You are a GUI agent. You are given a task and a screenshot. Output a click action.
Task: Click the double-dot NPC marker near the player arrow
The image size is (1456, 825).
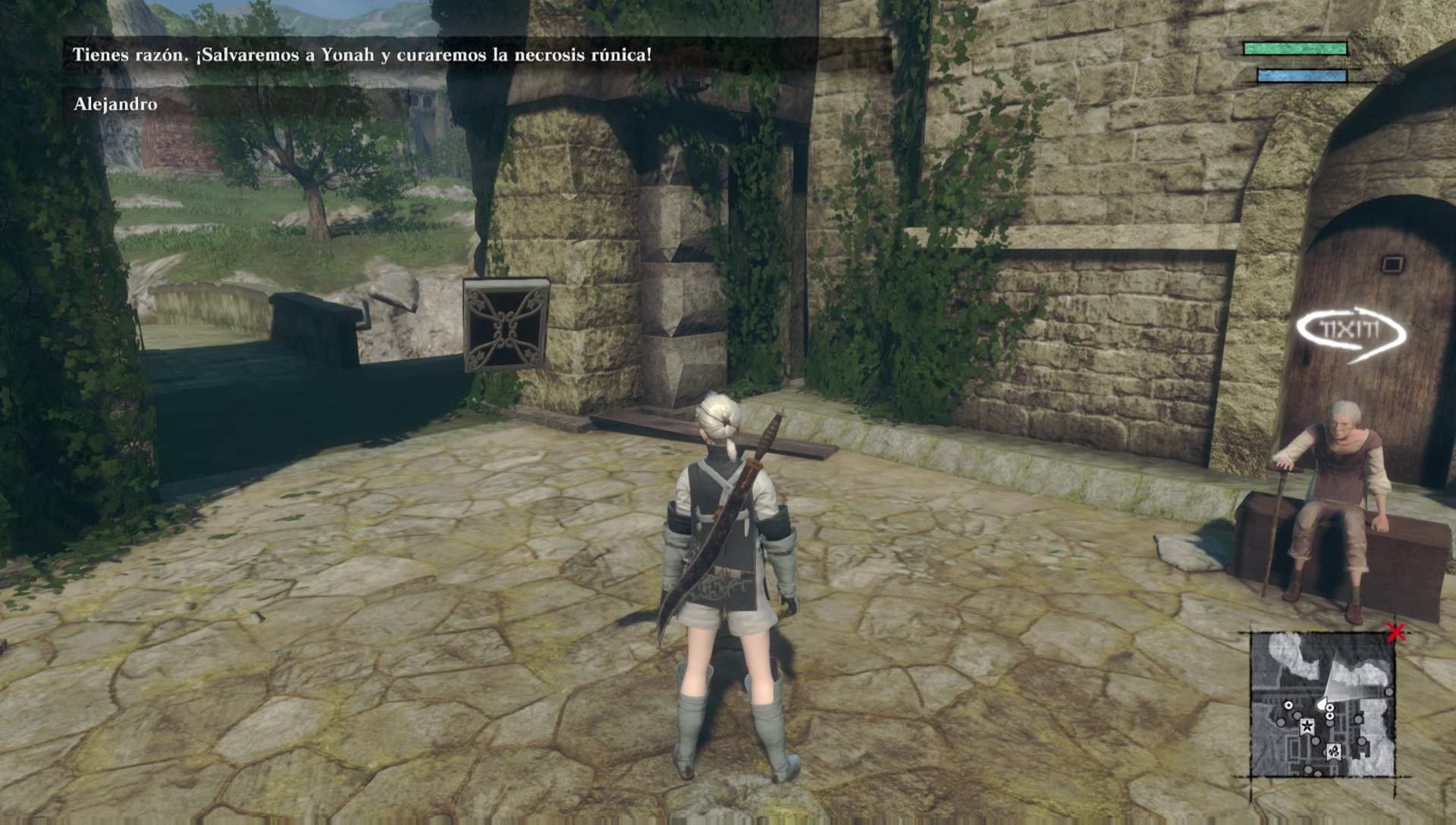point(1329,711)
